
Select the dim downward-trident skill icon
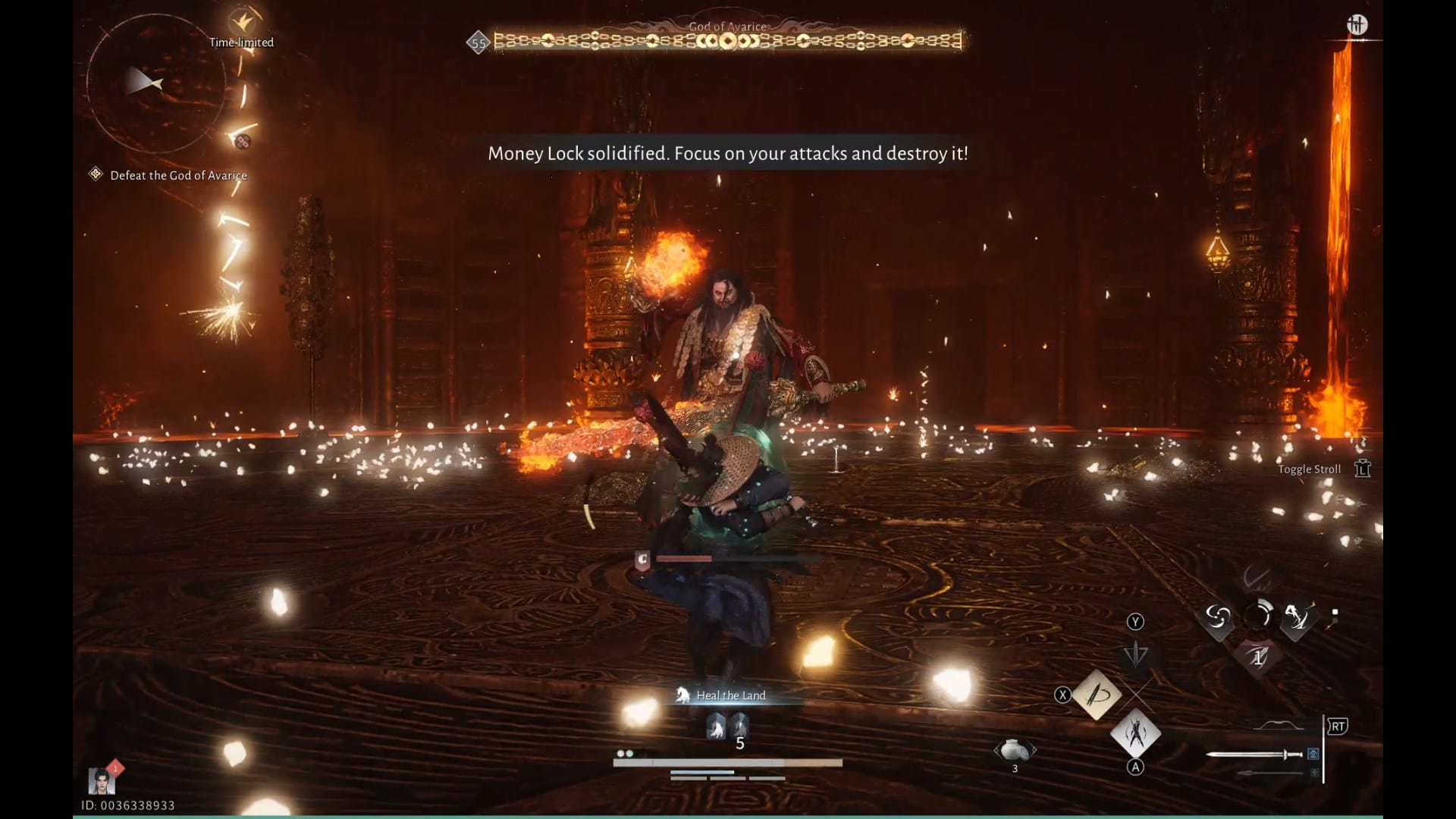tap(1135, 654)
